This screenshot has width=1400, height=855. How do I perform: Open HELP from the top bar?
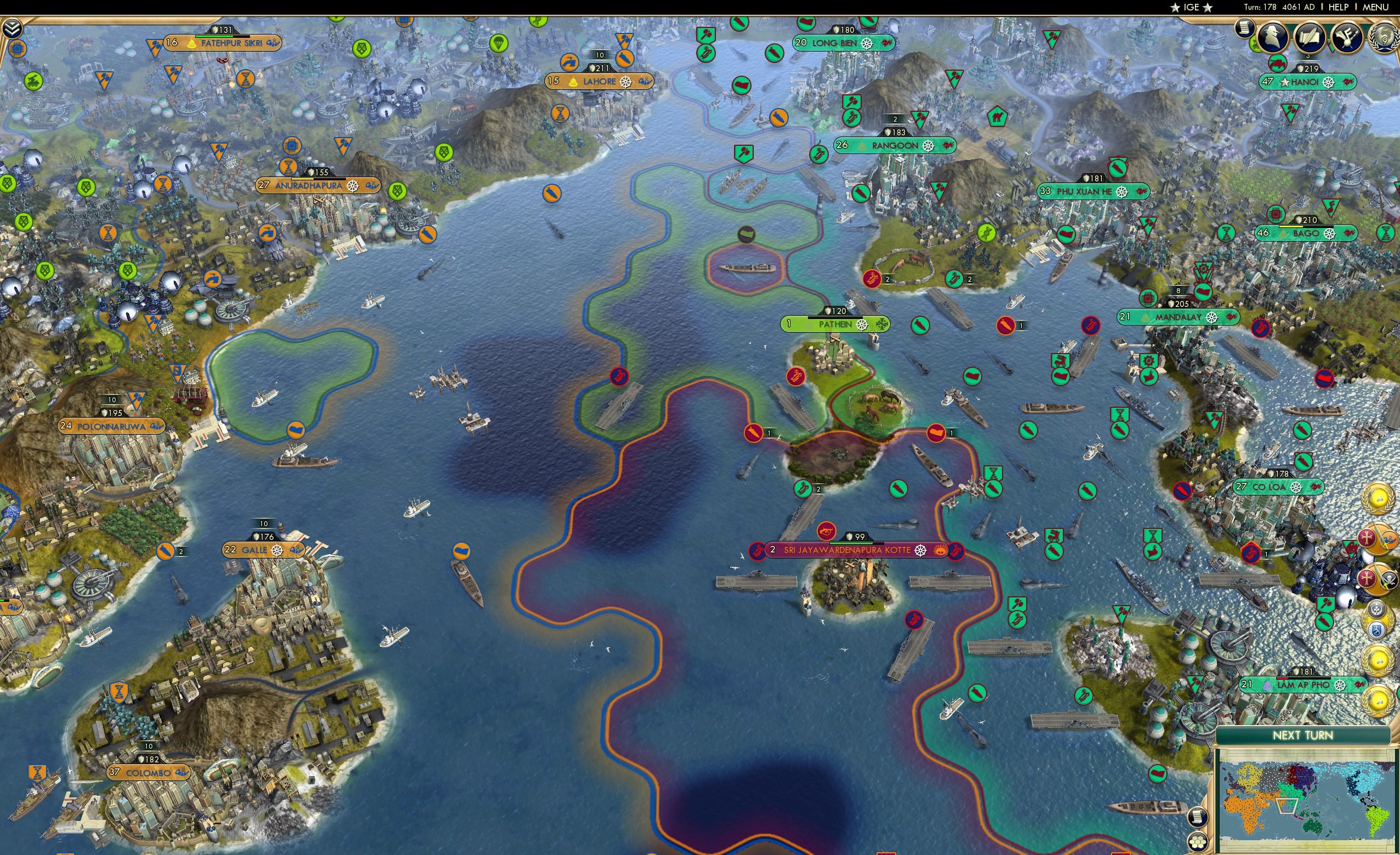(x=1338, y=7)
